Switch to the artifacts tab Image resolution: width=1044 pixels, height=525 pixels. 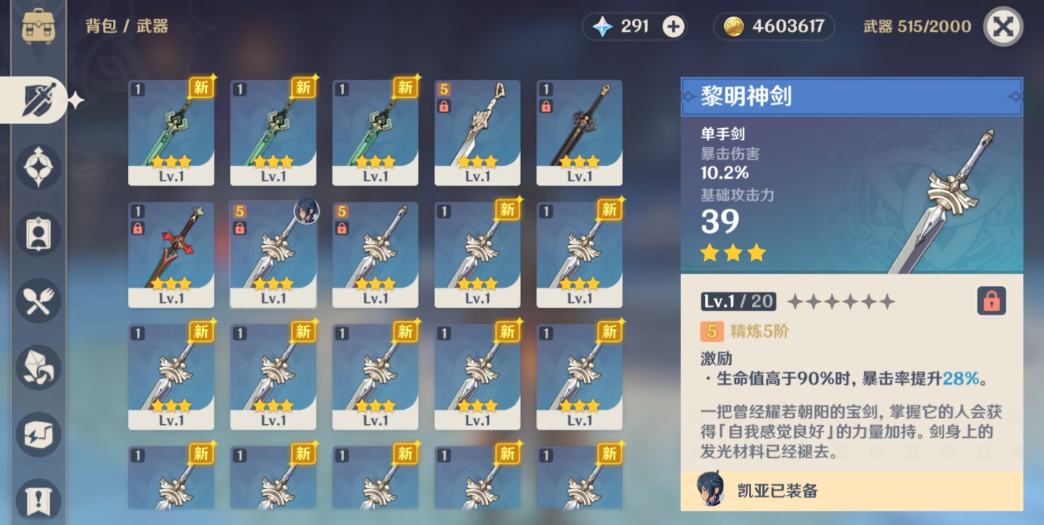[x=39, y=167]
